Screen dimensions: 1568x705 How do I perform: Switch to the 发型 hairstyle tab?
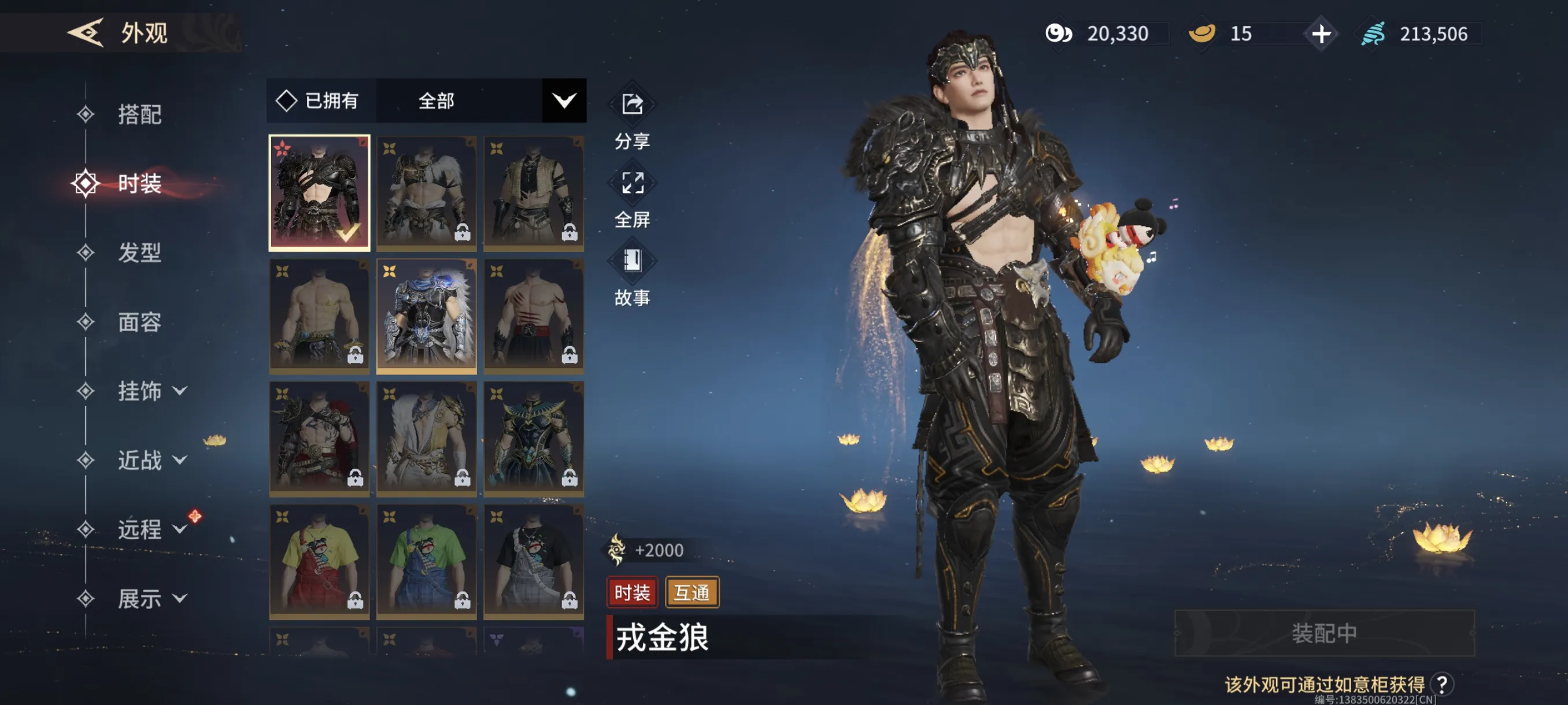[139, 253]
